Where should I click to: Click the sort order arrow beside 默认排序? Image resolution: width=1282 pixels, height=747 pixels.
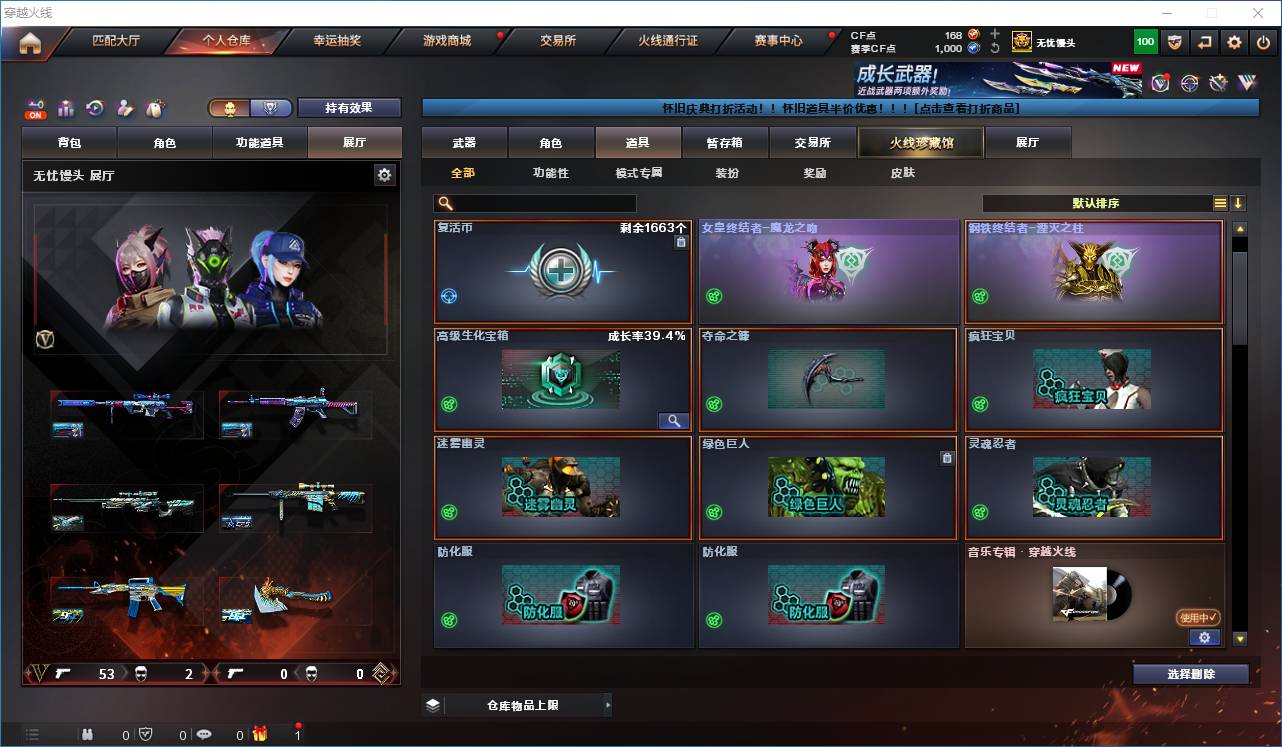1237,202
